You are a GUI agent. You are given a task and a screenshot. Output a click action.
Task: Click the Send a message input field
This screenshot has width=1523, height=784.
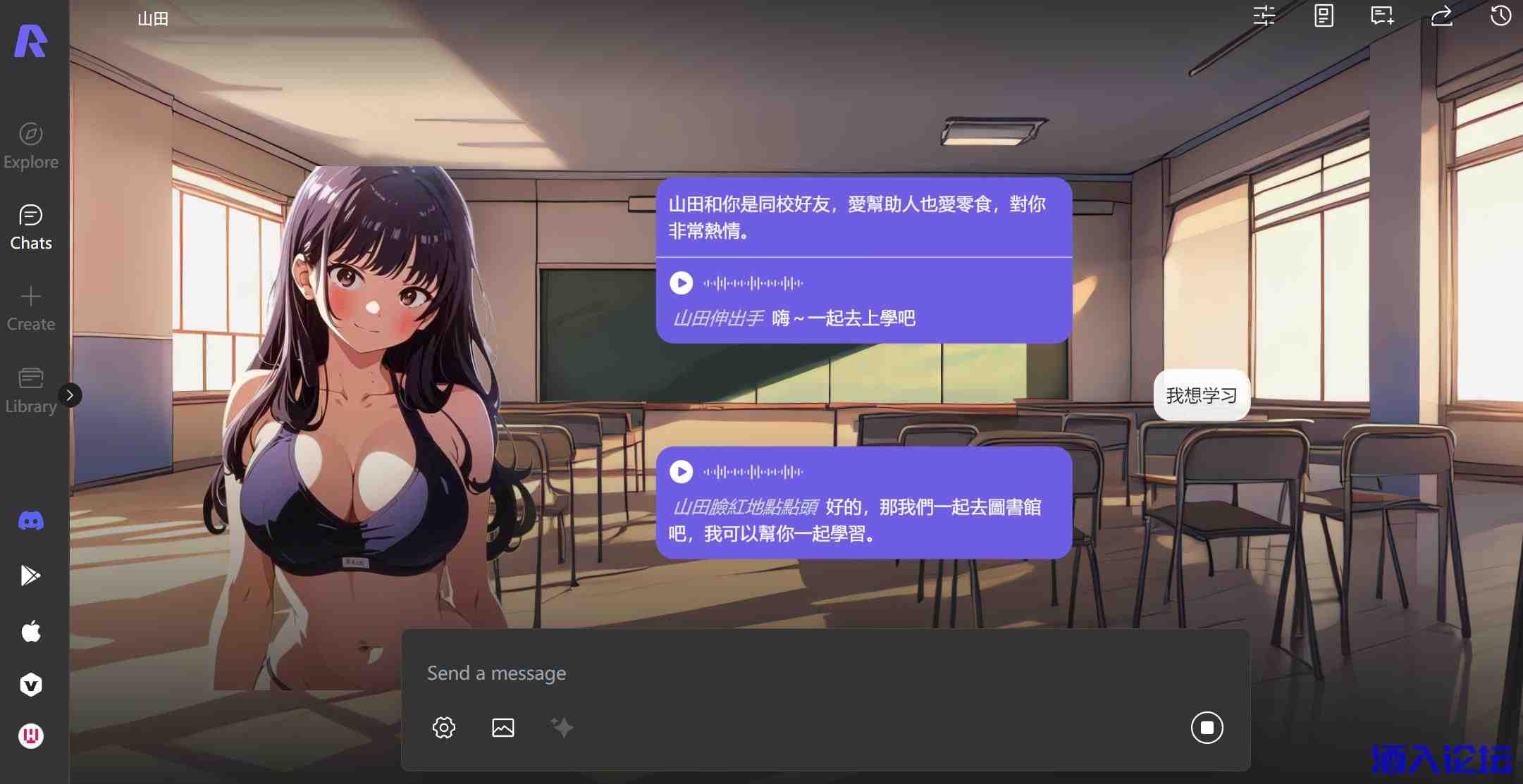click(x=705, y=673)
